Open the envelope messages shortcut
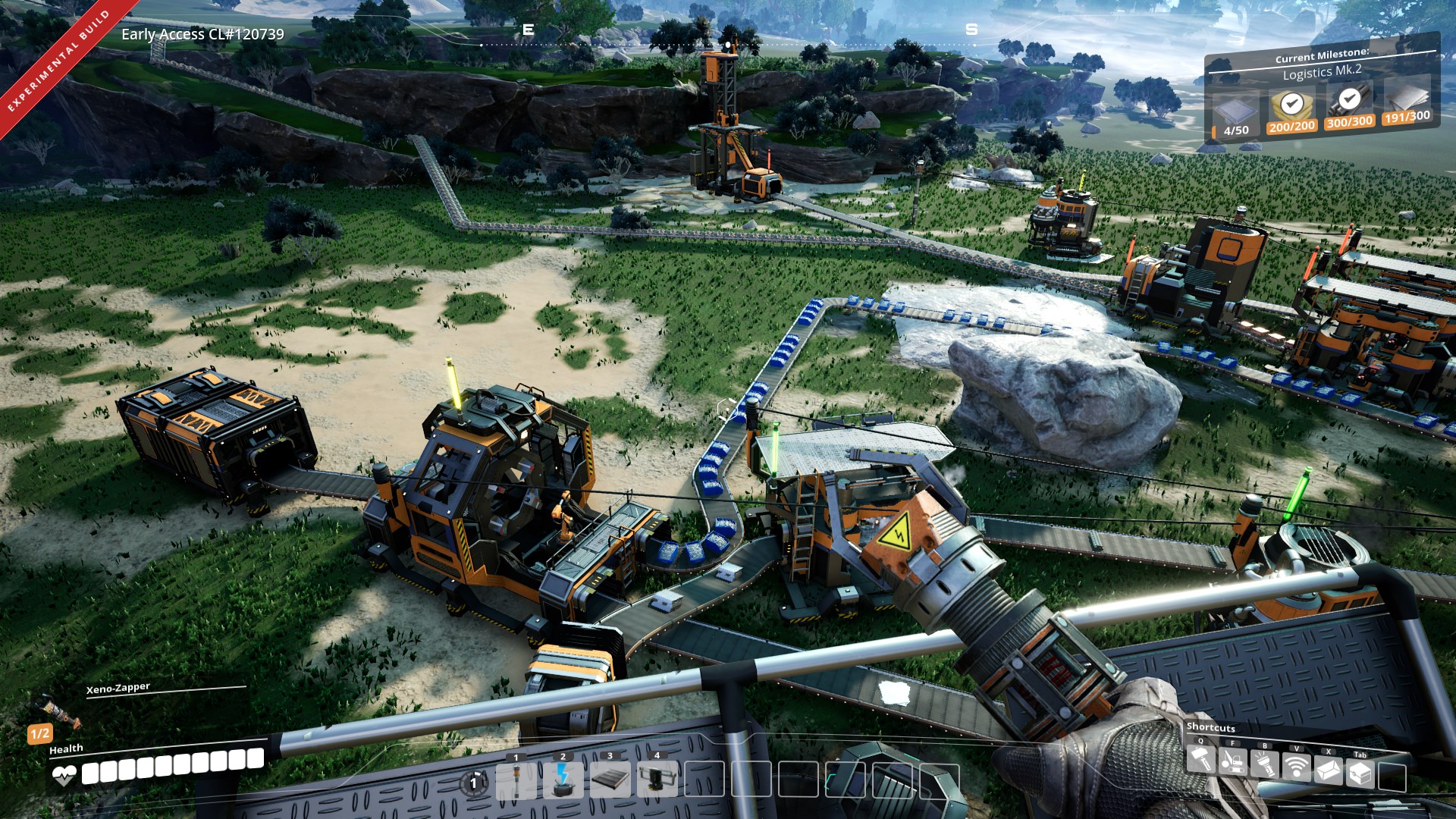This screenshot has height=819, width=1456. [x=1329, y=771]
